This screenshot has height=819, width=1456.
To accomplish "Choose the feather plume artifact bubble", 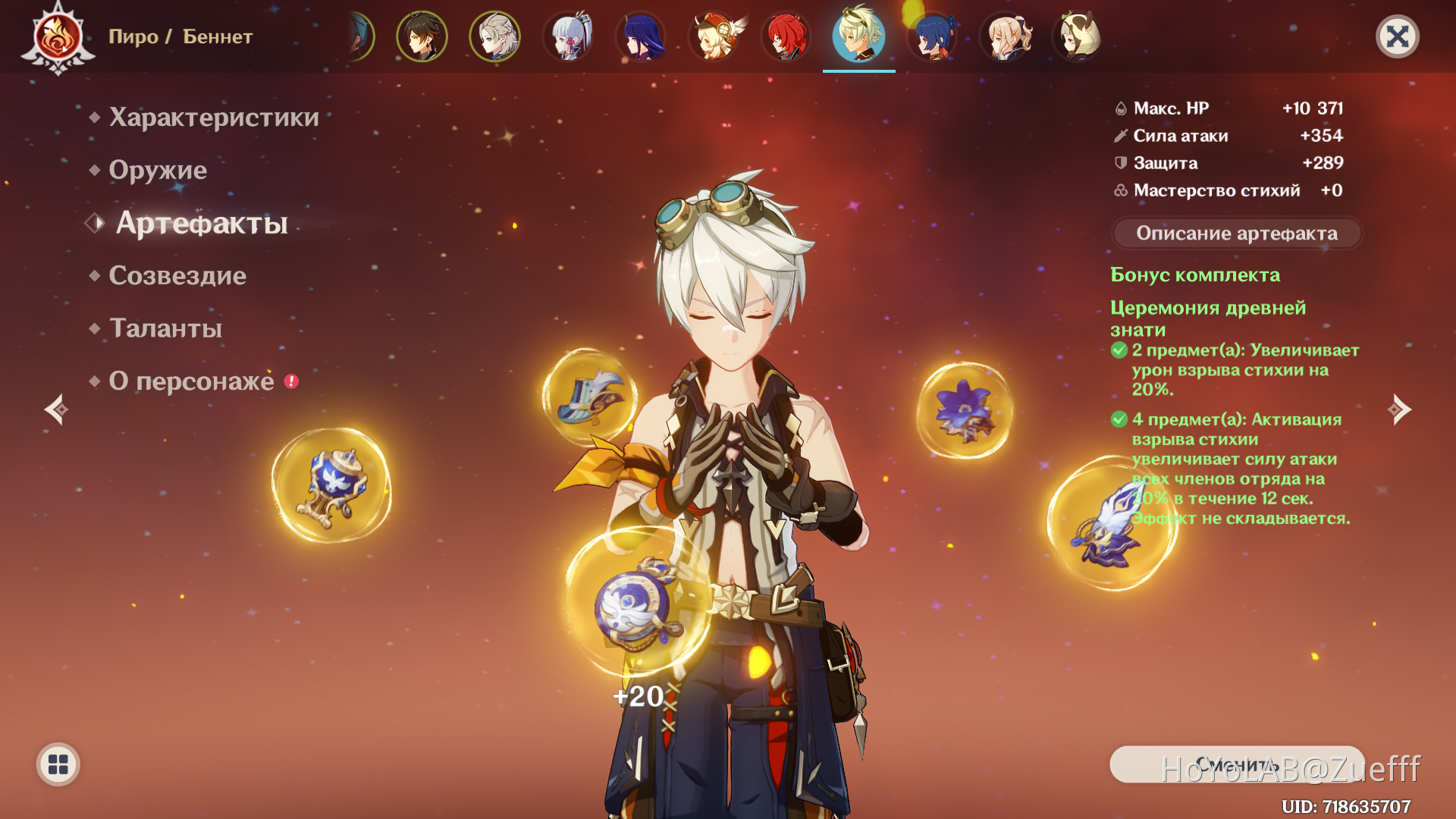I will point(1111,523).
